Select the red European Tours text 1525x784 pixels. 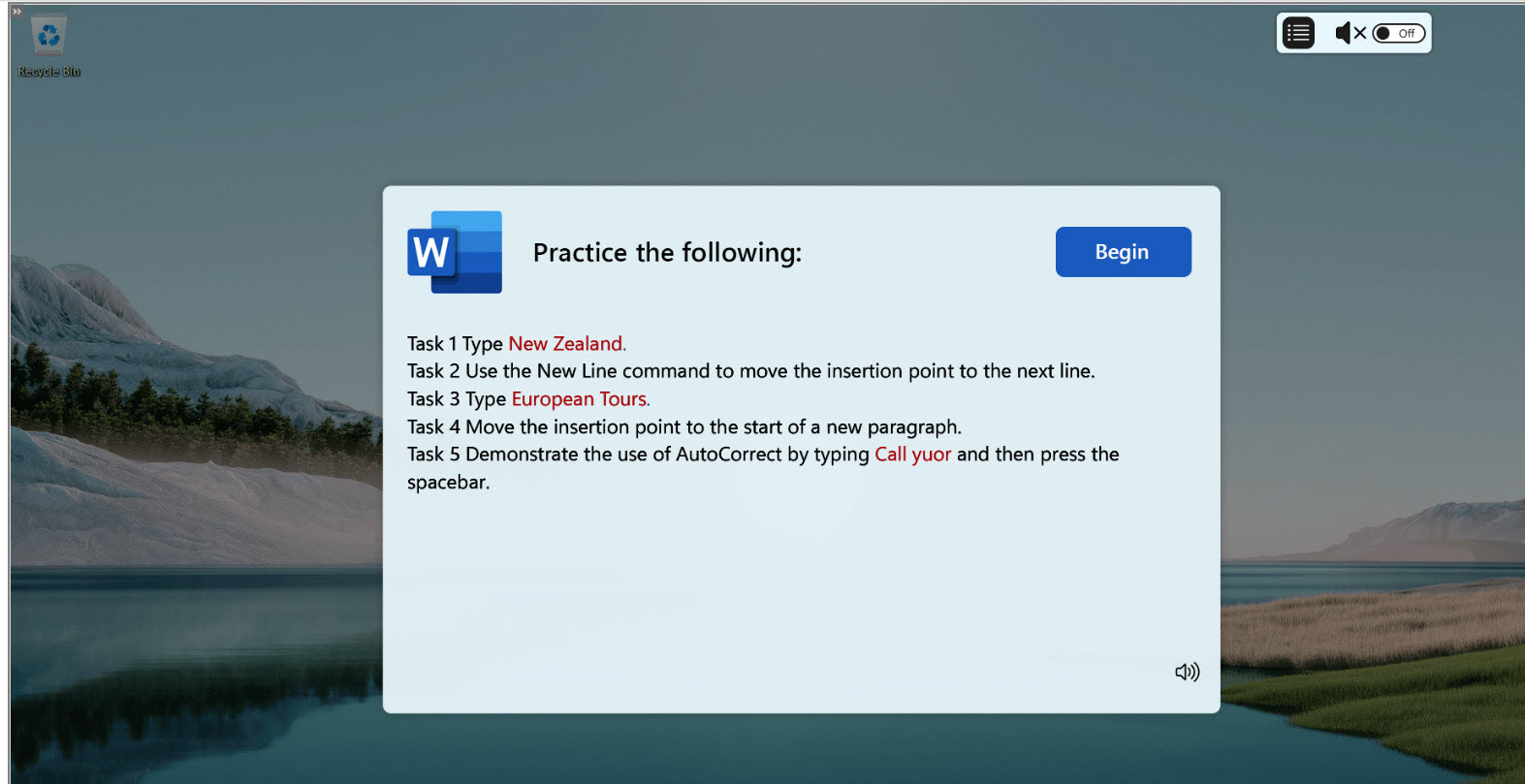578,398
